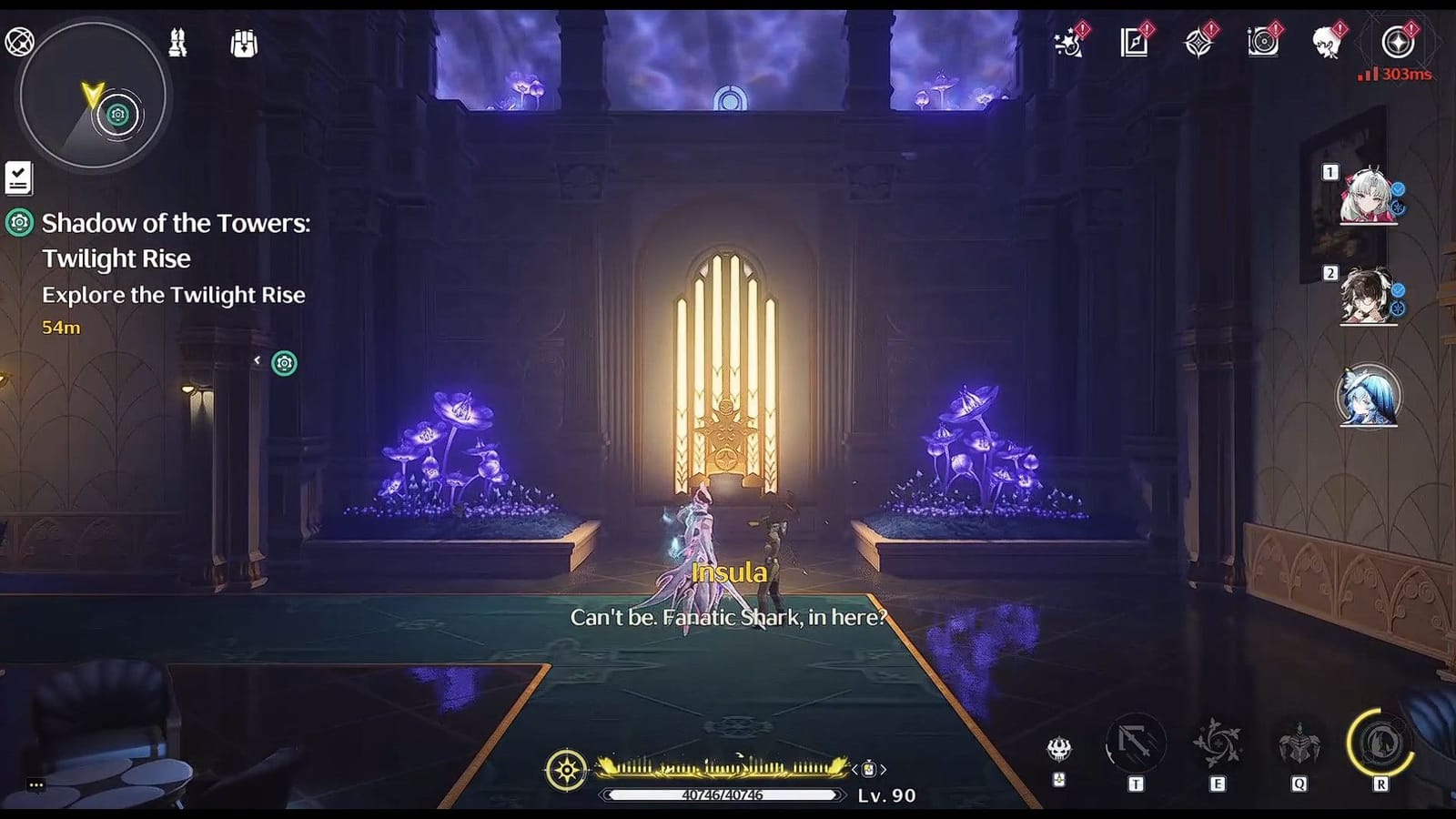Open the Guidebook icon
This screenshot has width=1456, height=819.
(x=1133, y=43)
